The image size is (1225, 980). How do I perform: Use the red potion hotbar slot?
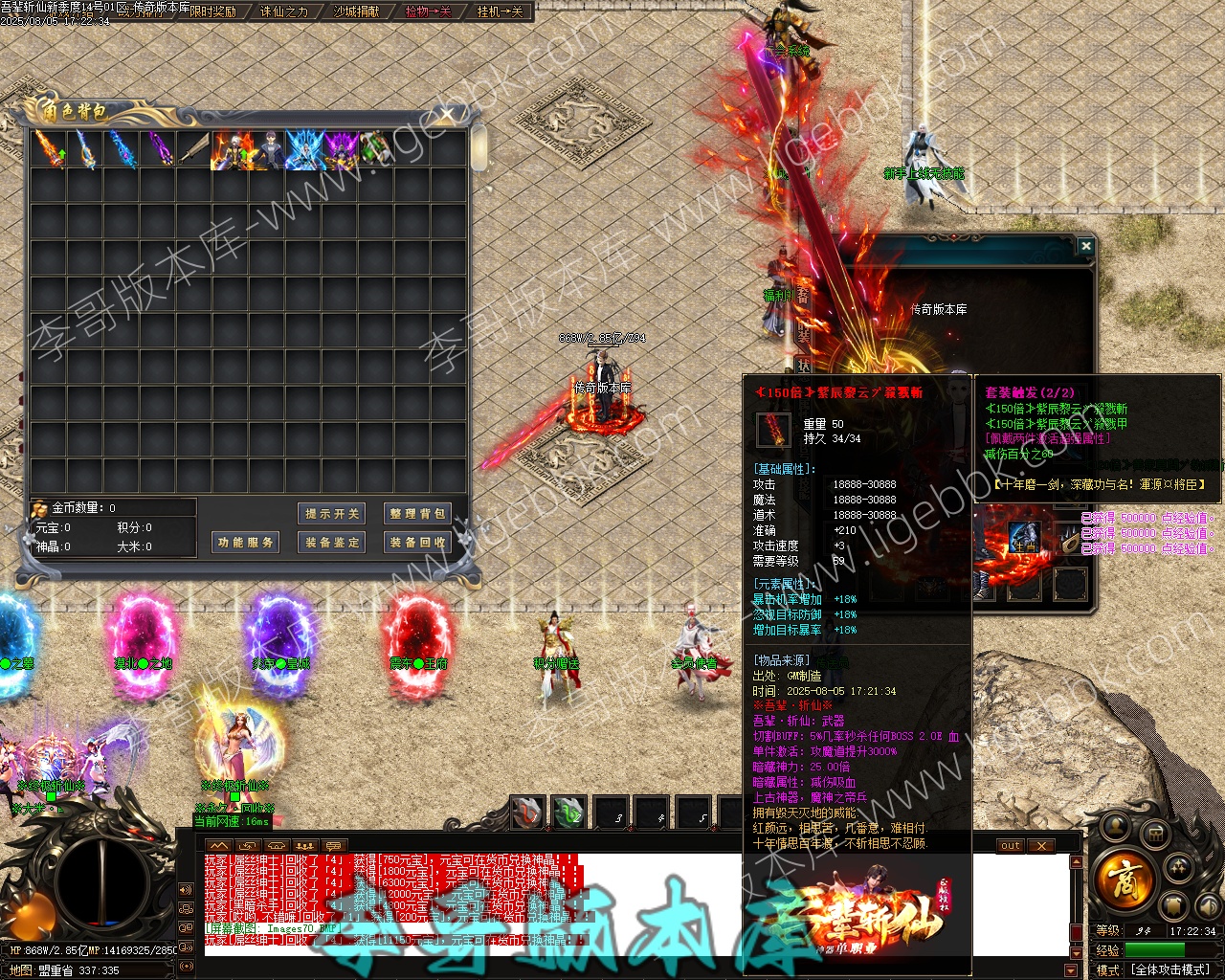527,813
